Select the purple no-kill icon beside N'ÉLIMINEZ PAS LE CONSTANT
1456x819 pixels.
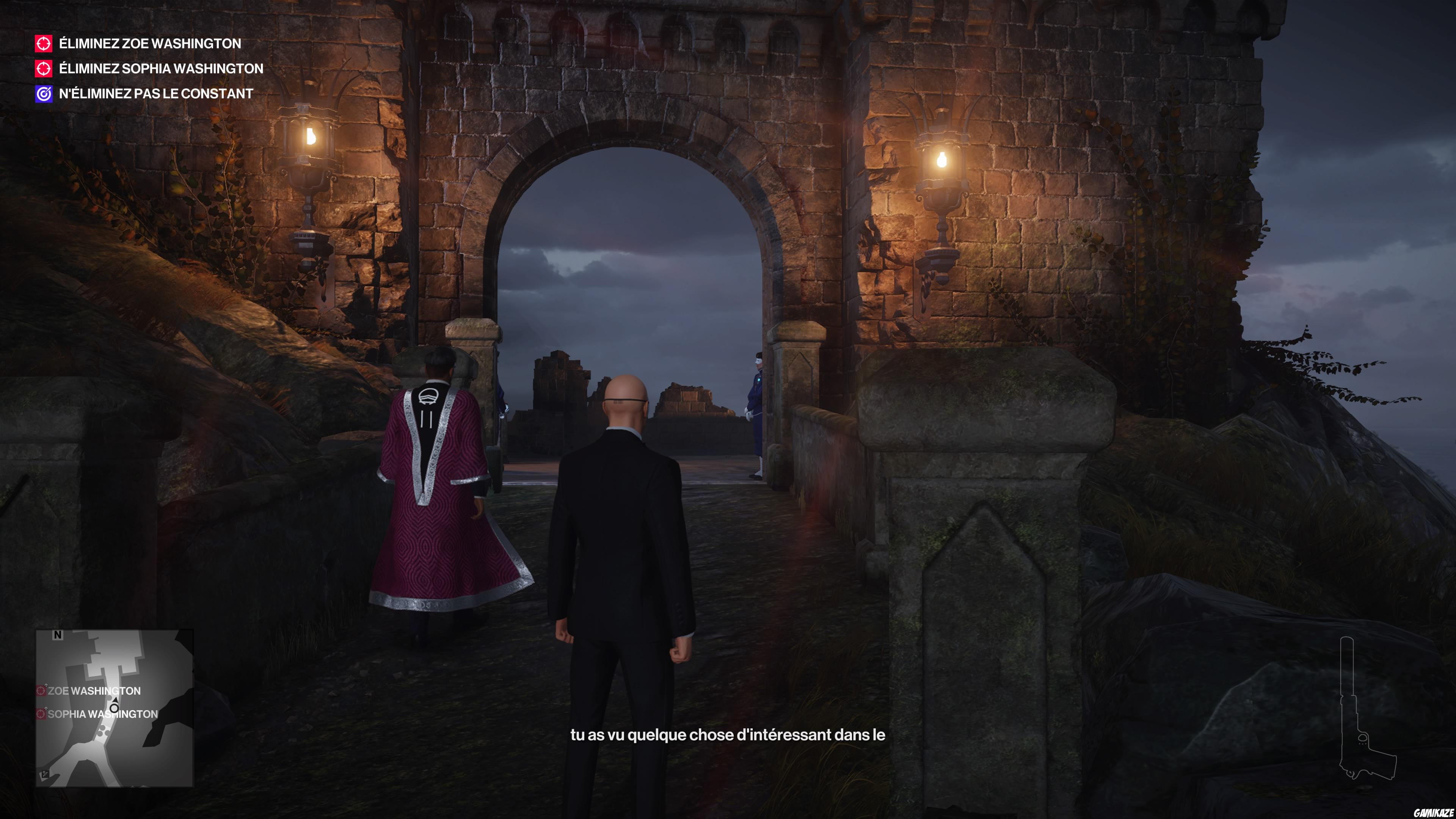(44, 93)
